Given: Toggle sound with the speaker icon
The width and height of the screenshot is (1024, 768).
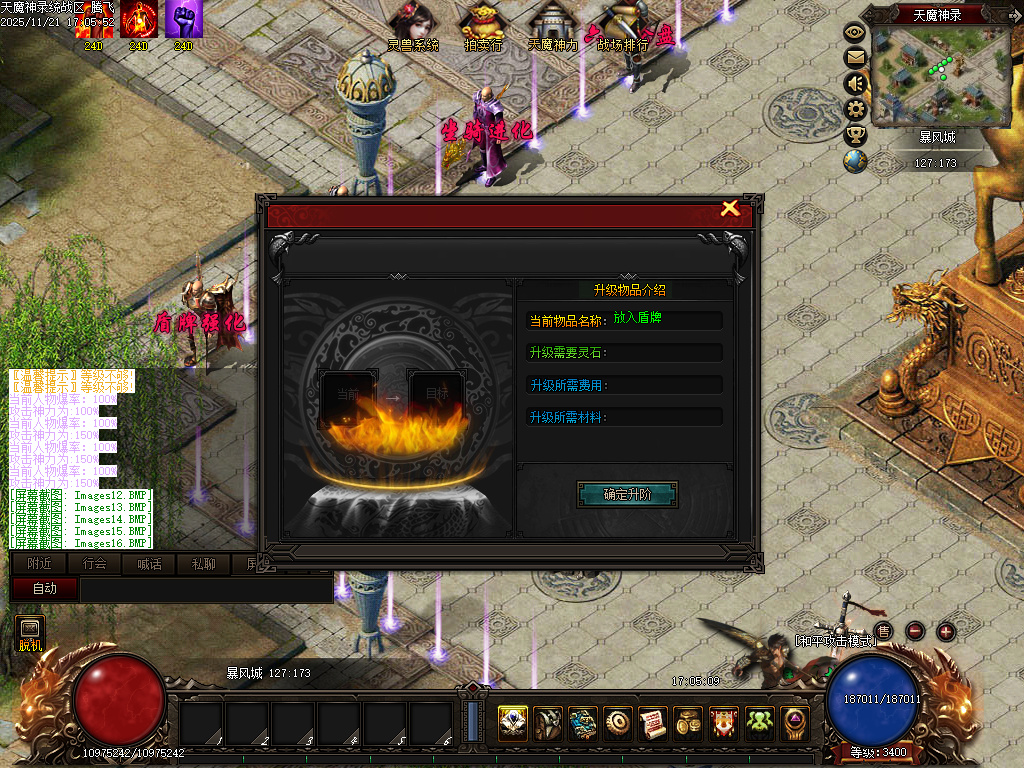Looking at the screenshot, I should (855, 83).
